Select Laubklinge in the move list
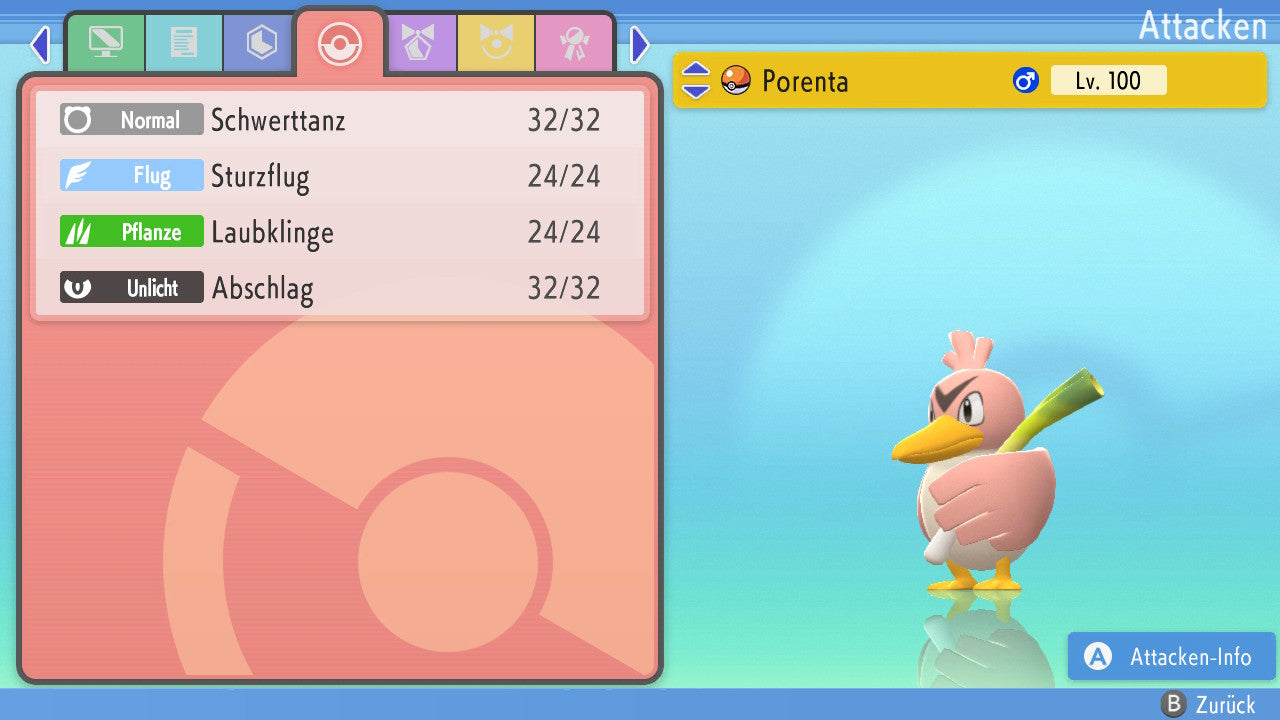 (x=340, y=232)
